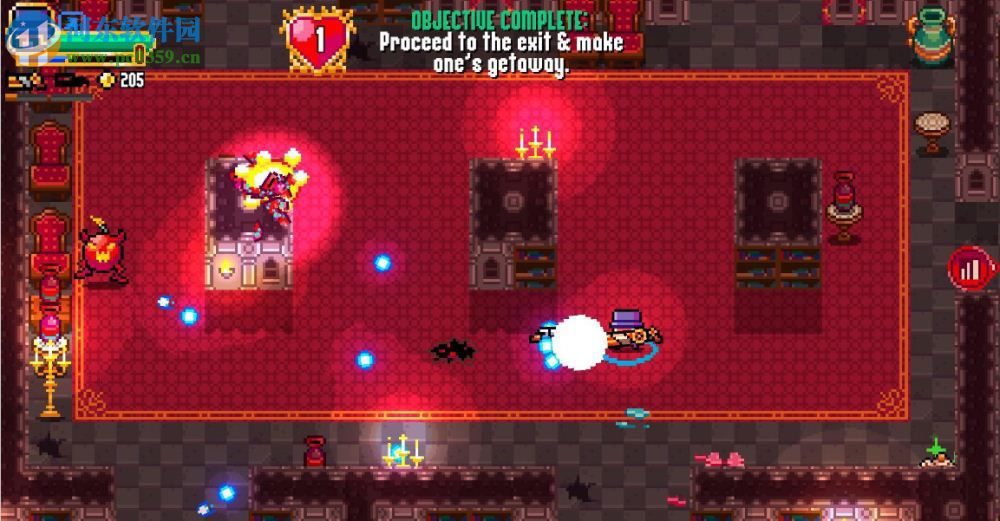The width and height of the screenshot is (1000, 521).
Task: Click the red bar-chart indicator icon
Action: pos(972,269)
